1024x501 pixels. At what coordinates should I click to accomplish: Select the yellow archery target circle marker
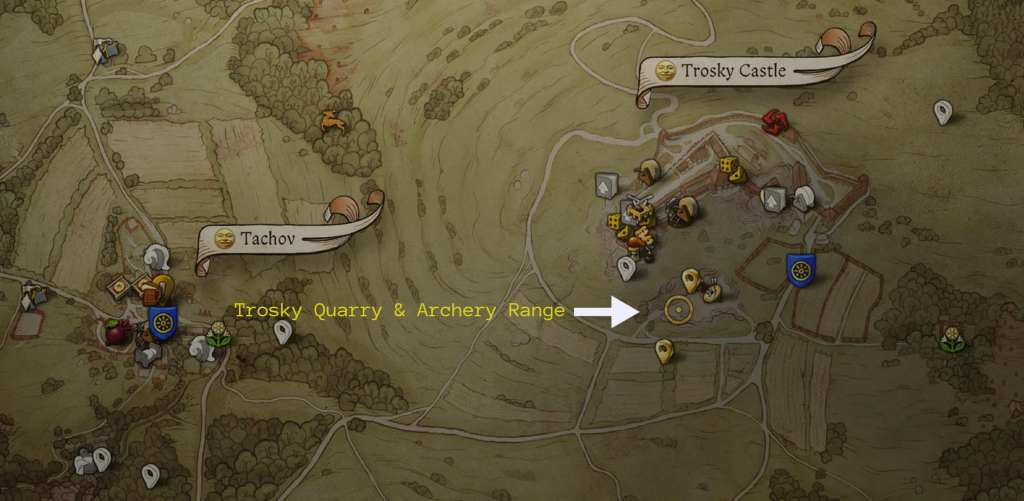click(679, 310)
